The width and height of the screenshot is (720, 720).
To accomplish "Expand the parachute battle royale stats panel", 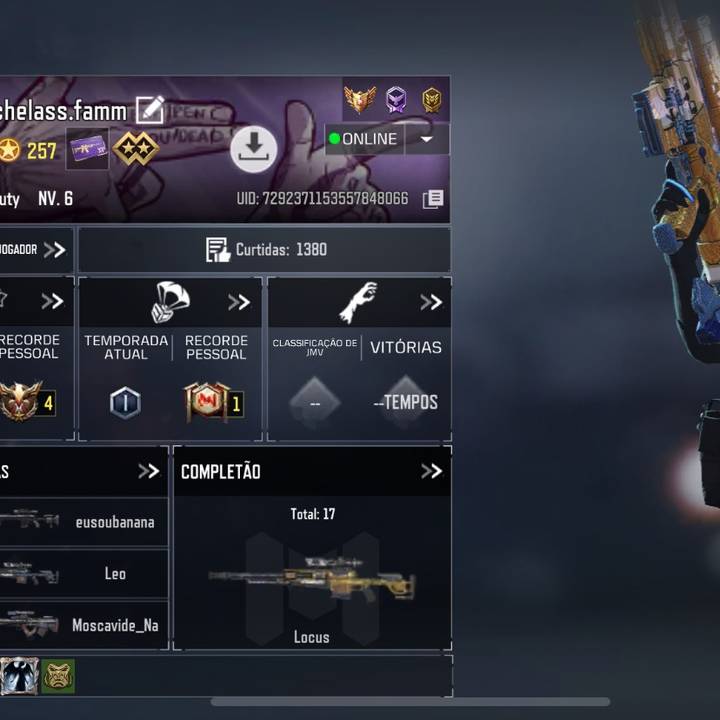I will point(239,302).
